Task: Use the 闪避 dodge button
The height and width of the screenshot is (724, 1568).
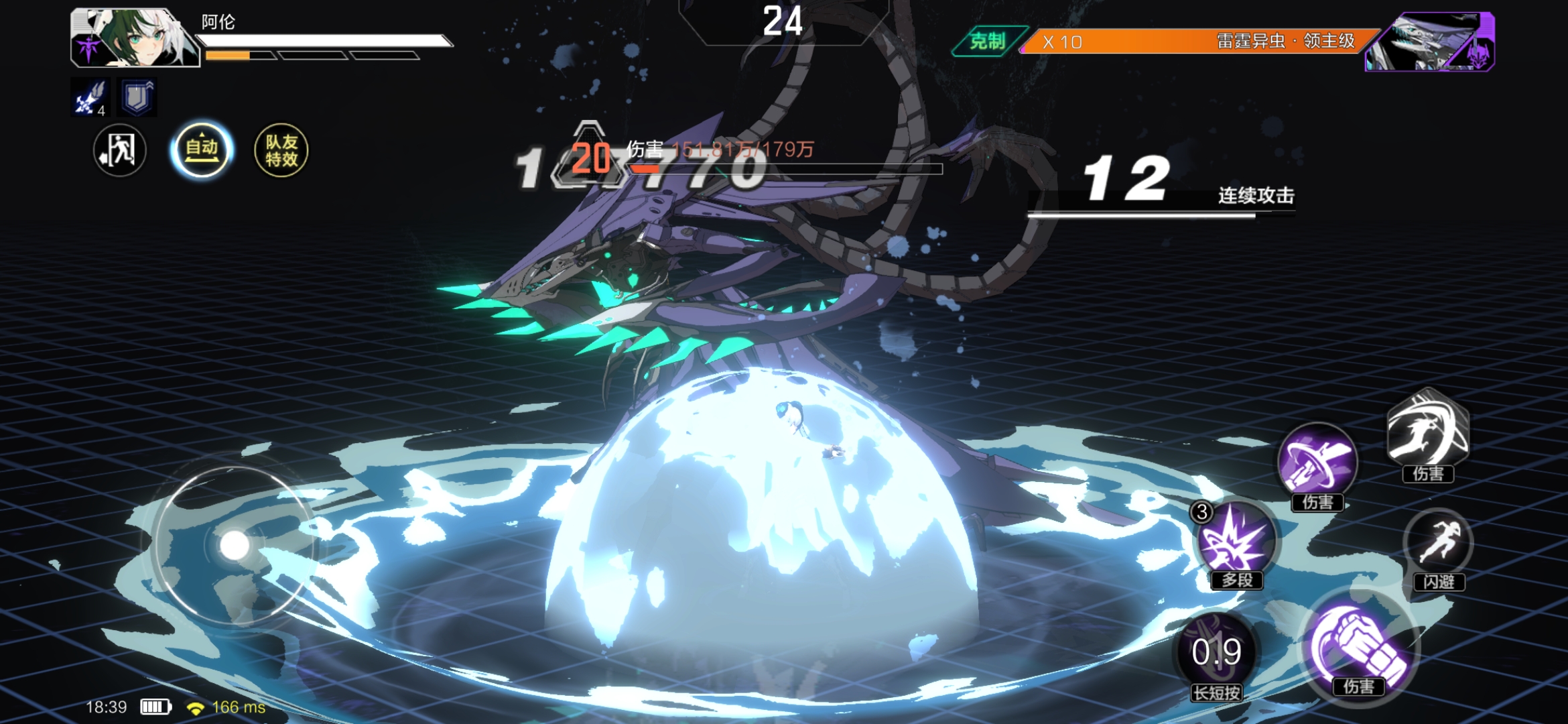Action: pos(1438,544)
